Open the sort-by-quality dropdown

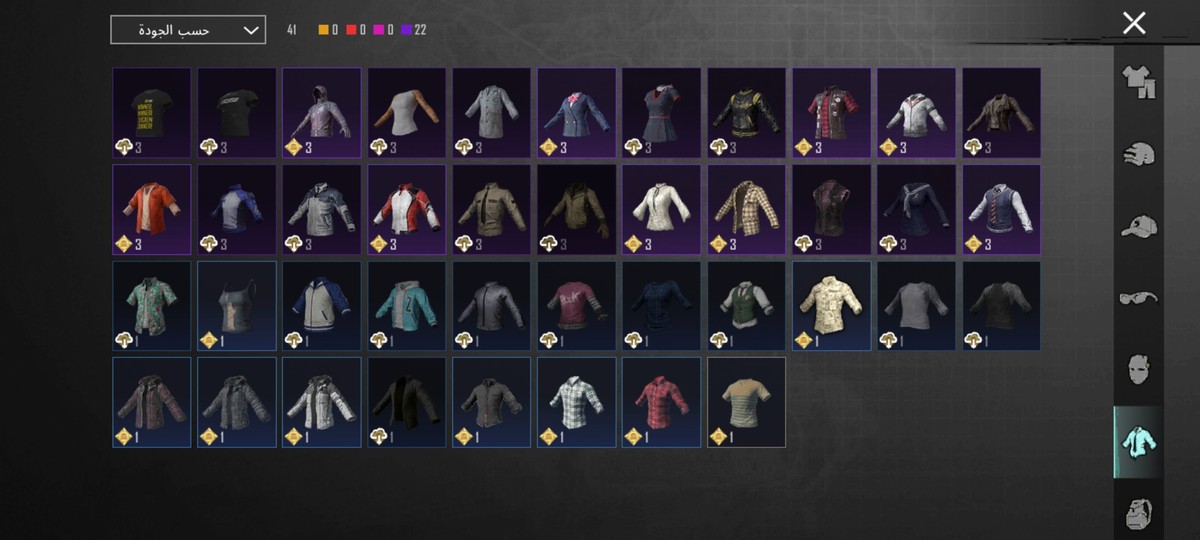pos(188,30)
